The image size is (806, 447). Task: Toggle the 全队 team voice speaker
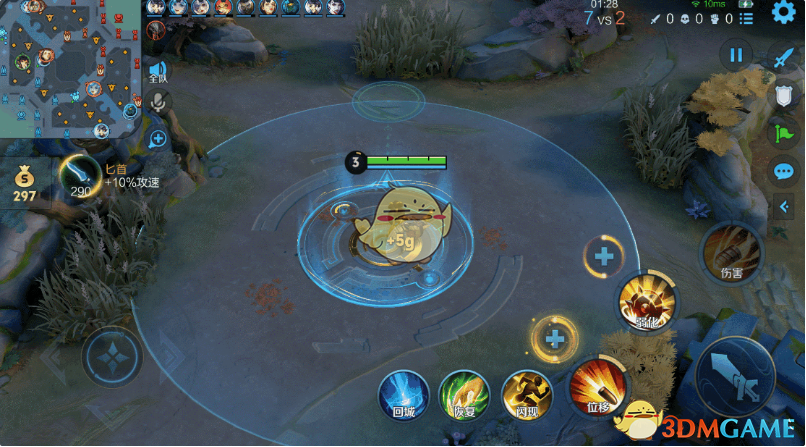click(x=158, y=72)
